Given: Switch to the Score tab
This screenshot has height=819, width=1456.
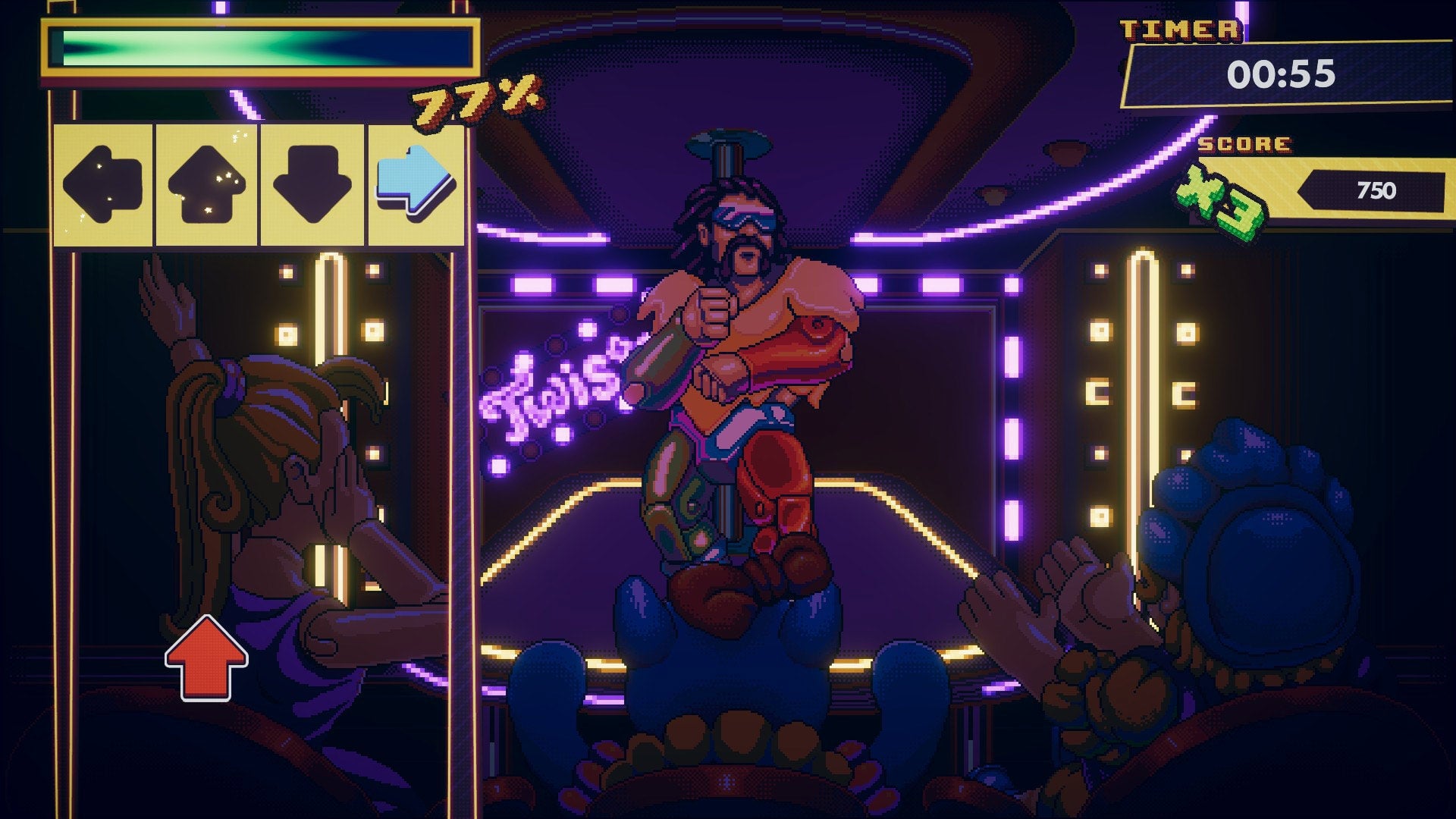Looking at the screenshot, I should tap(1244, 144).
